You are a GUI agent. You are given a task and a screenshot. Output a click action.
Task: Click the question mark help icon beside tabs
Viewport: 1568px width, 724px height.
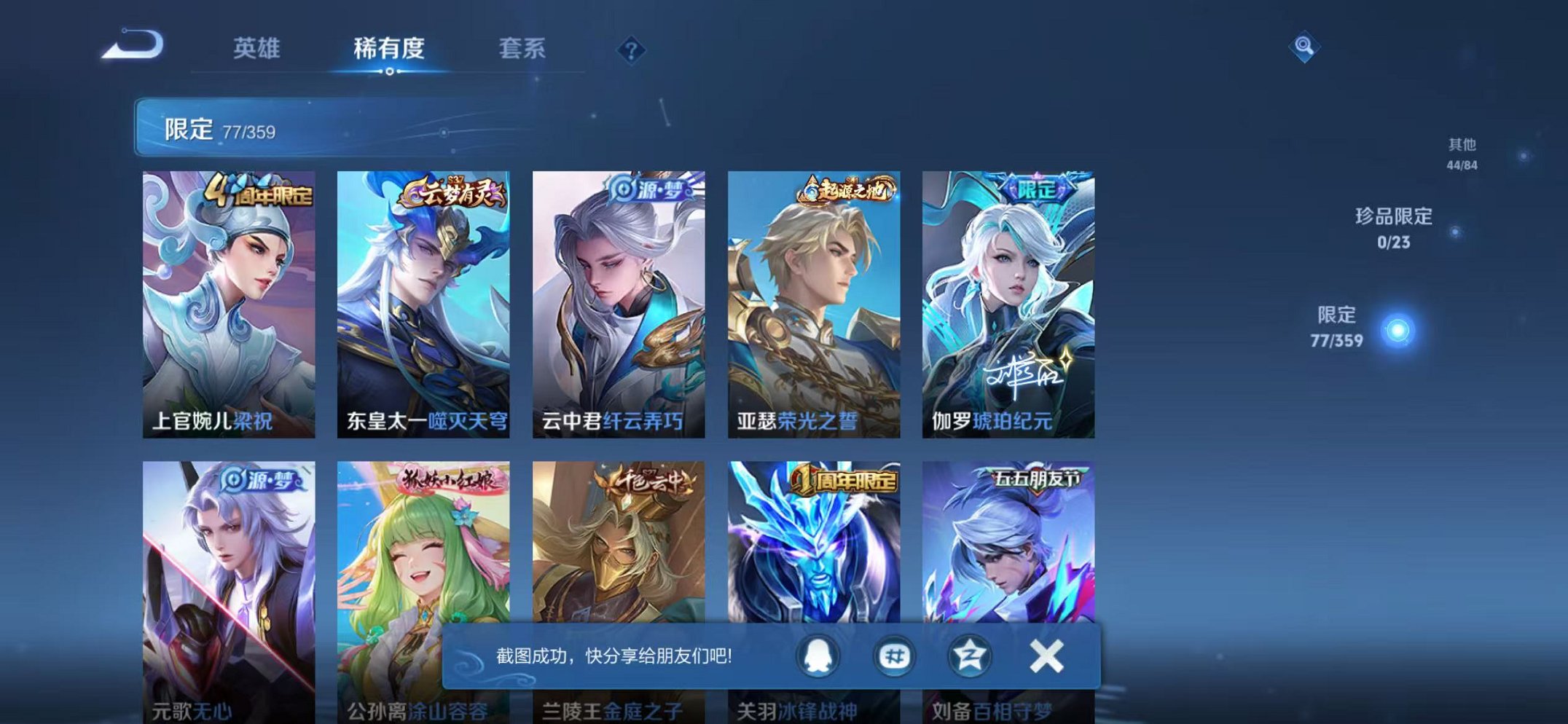pos(631,50)
